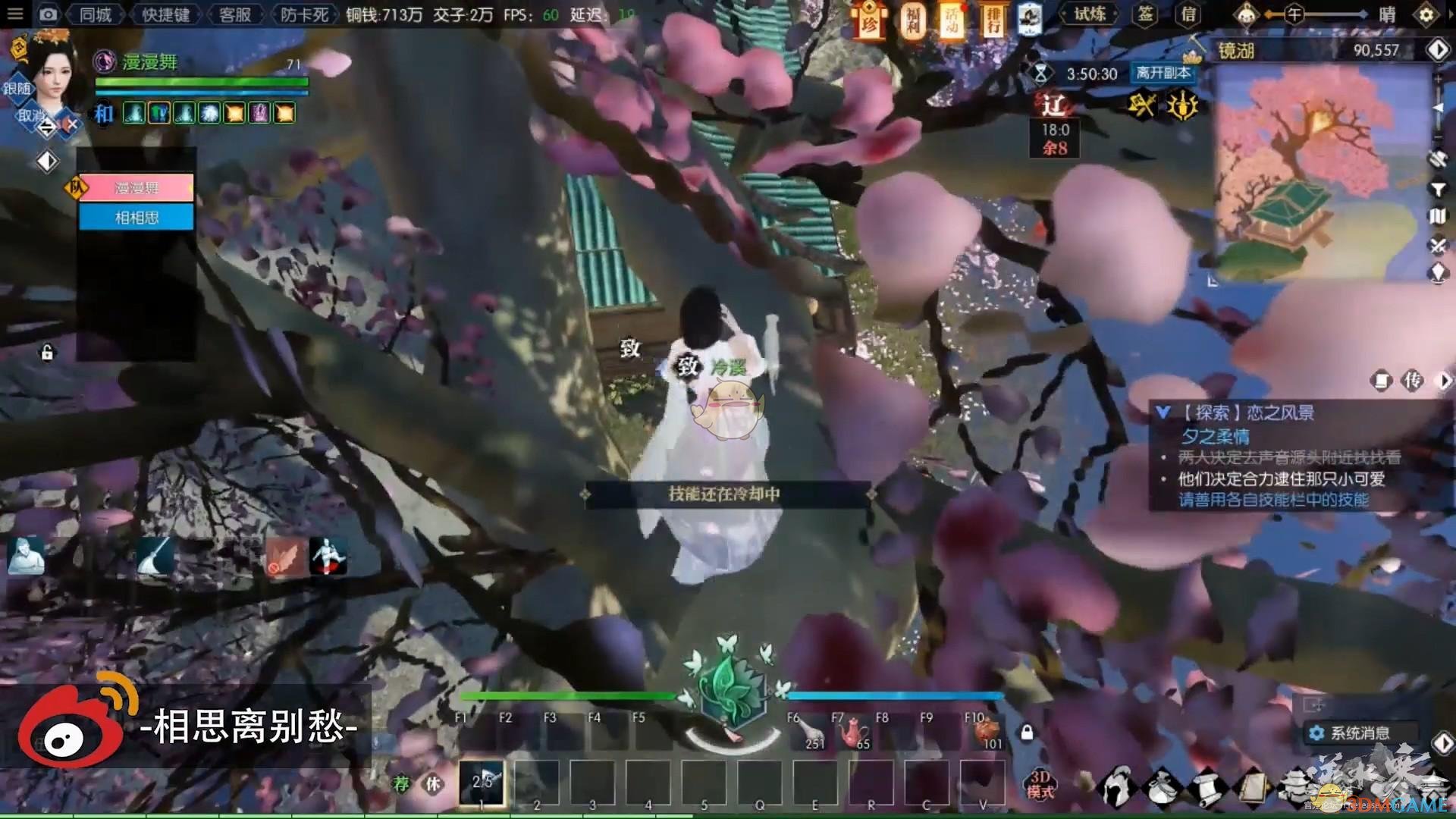Image resolution: width=1456 pixels, height=819 pixels.
Task: Open the 快捷键 shortcuts menu
Action: pos(165,14)
